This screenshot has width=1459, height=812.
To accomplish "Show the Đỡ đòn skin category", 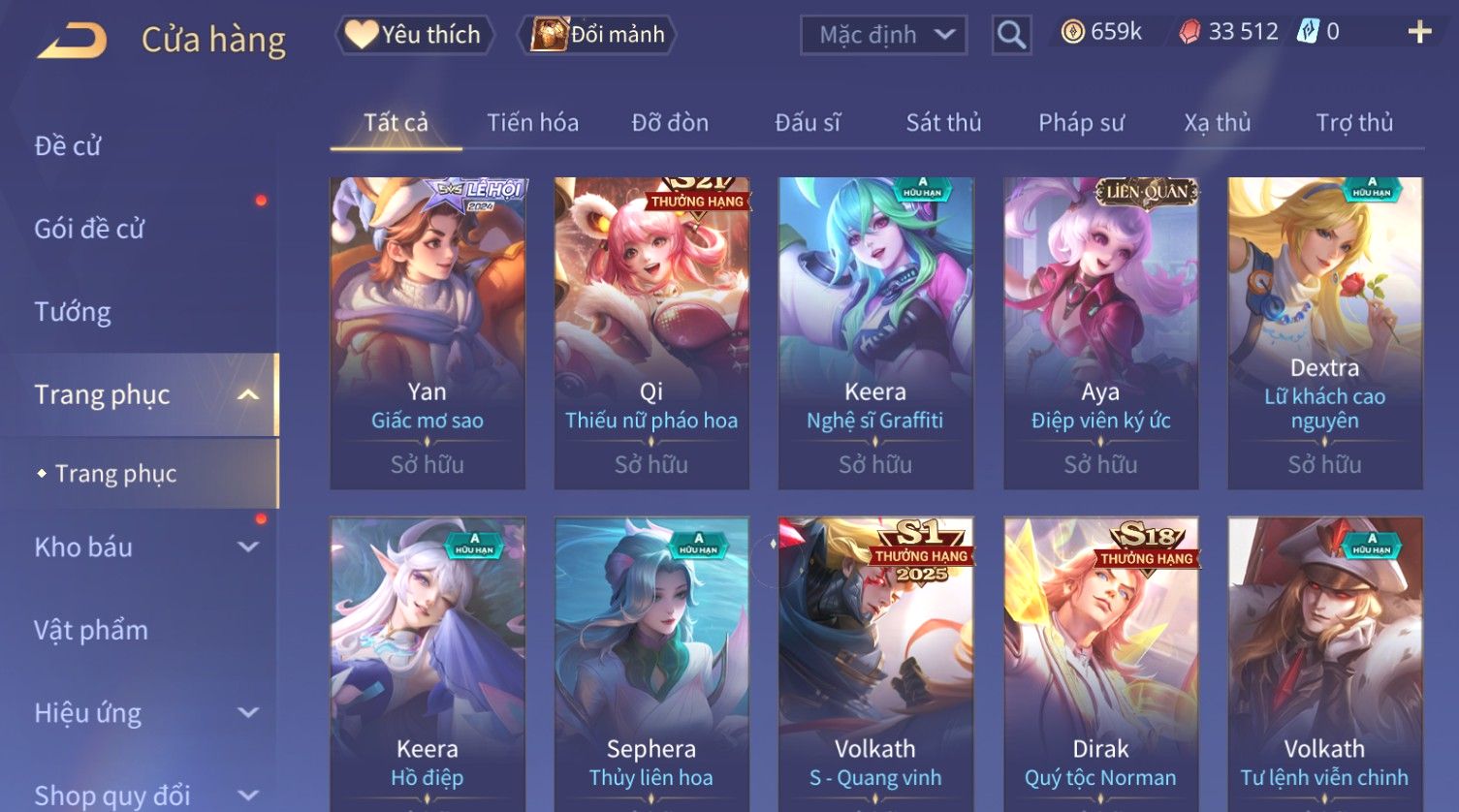I will tap(670, 123).
